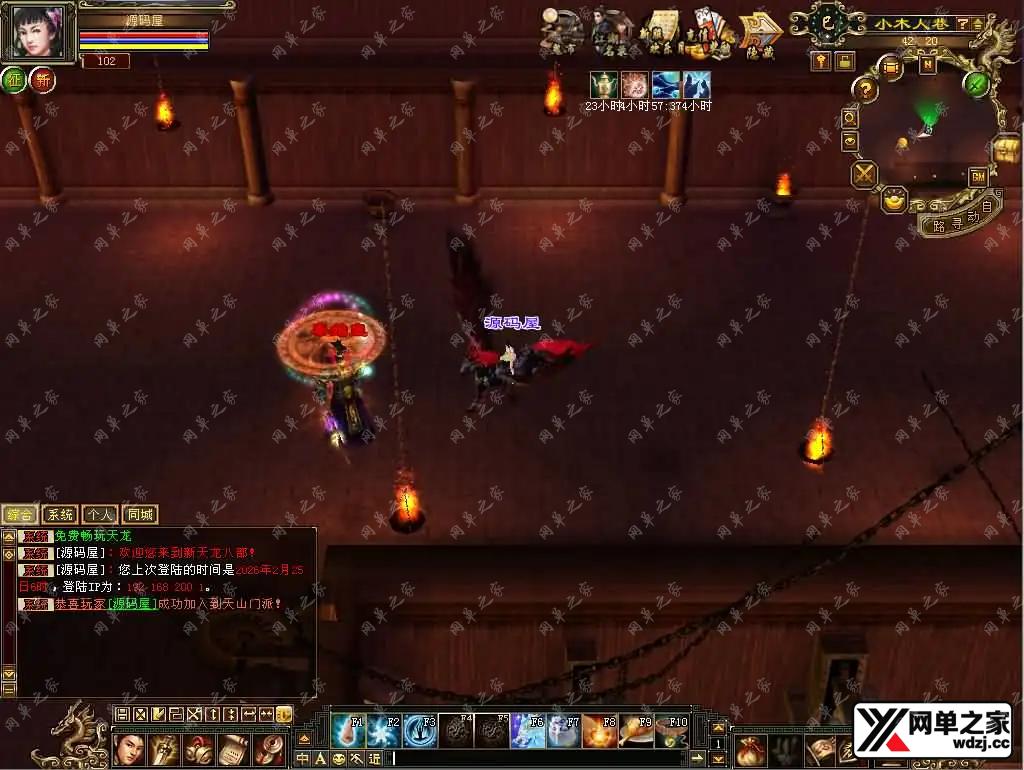Select the teapot buff icon
This screenshot has height=770, width=1024.
602,84
